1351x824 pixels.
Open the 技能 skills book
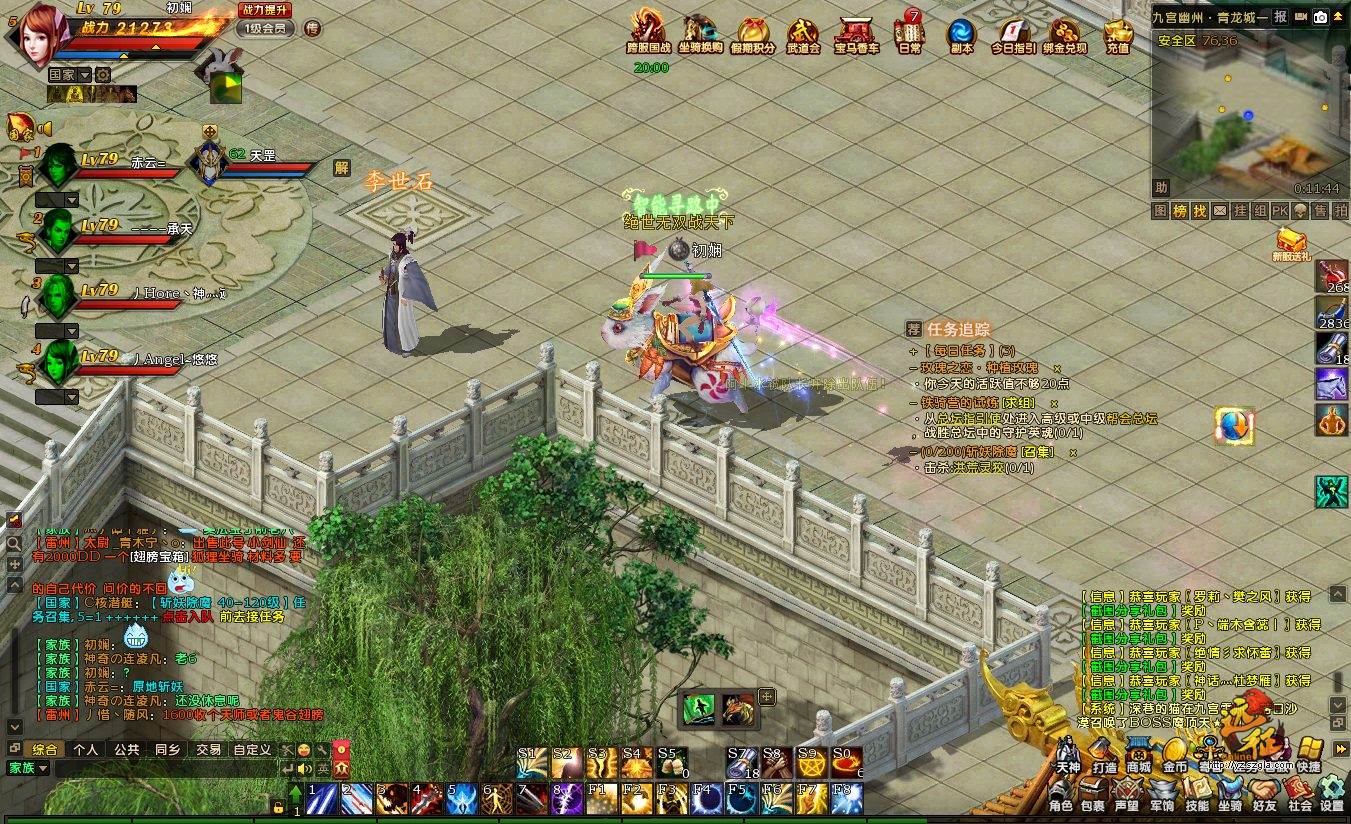click(x=1196, y=796)
